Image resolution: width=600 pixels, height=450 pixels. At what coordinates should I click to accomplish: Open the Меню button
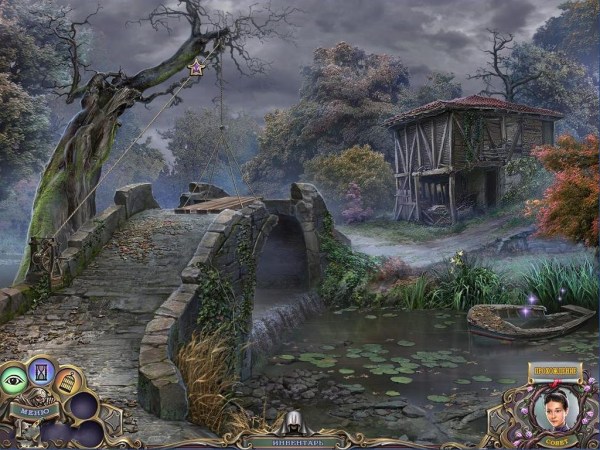pyautogui.click(x=33, y=408)
